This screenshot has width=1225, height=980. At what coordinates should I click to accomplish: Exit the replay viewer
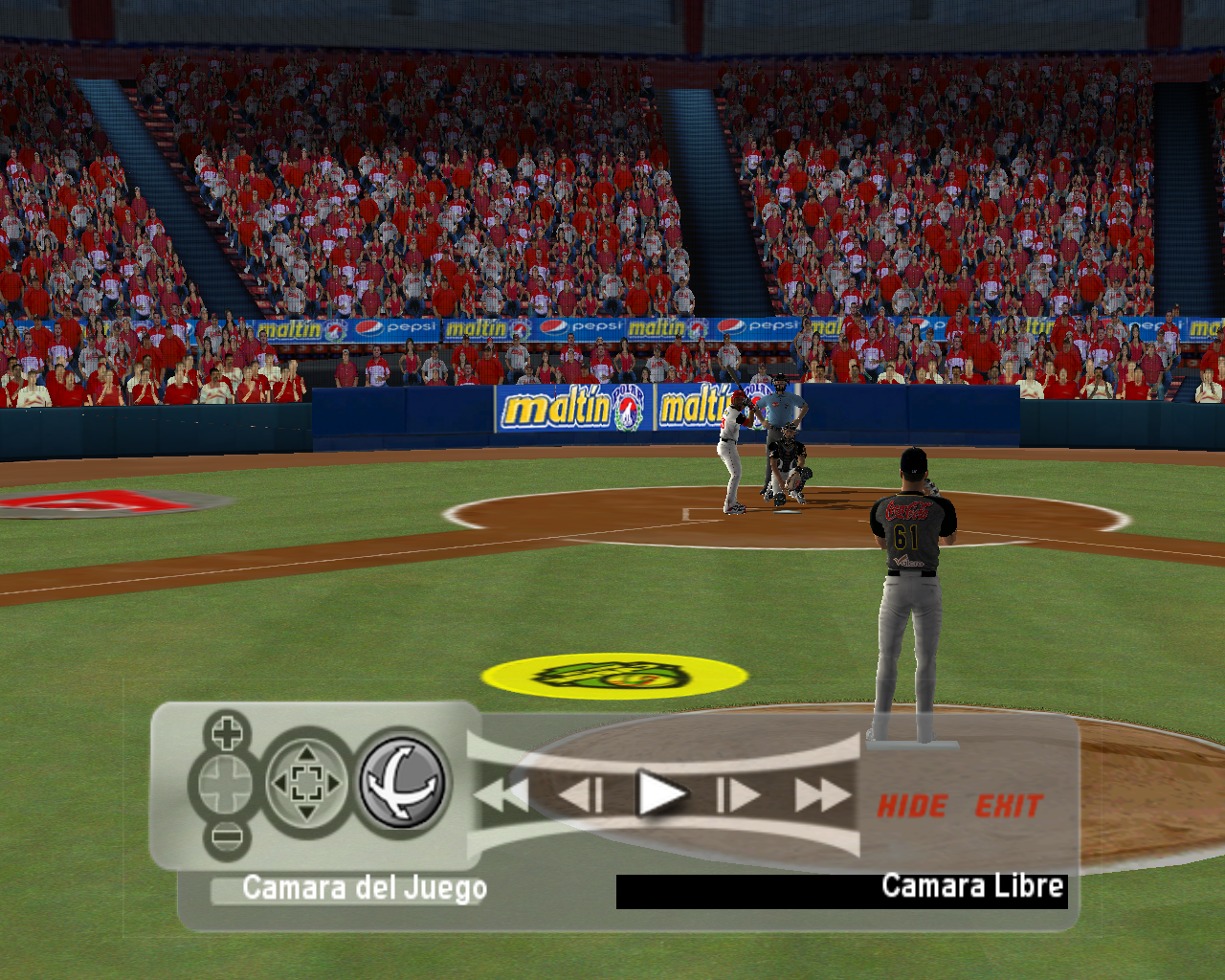(1008, 806)
